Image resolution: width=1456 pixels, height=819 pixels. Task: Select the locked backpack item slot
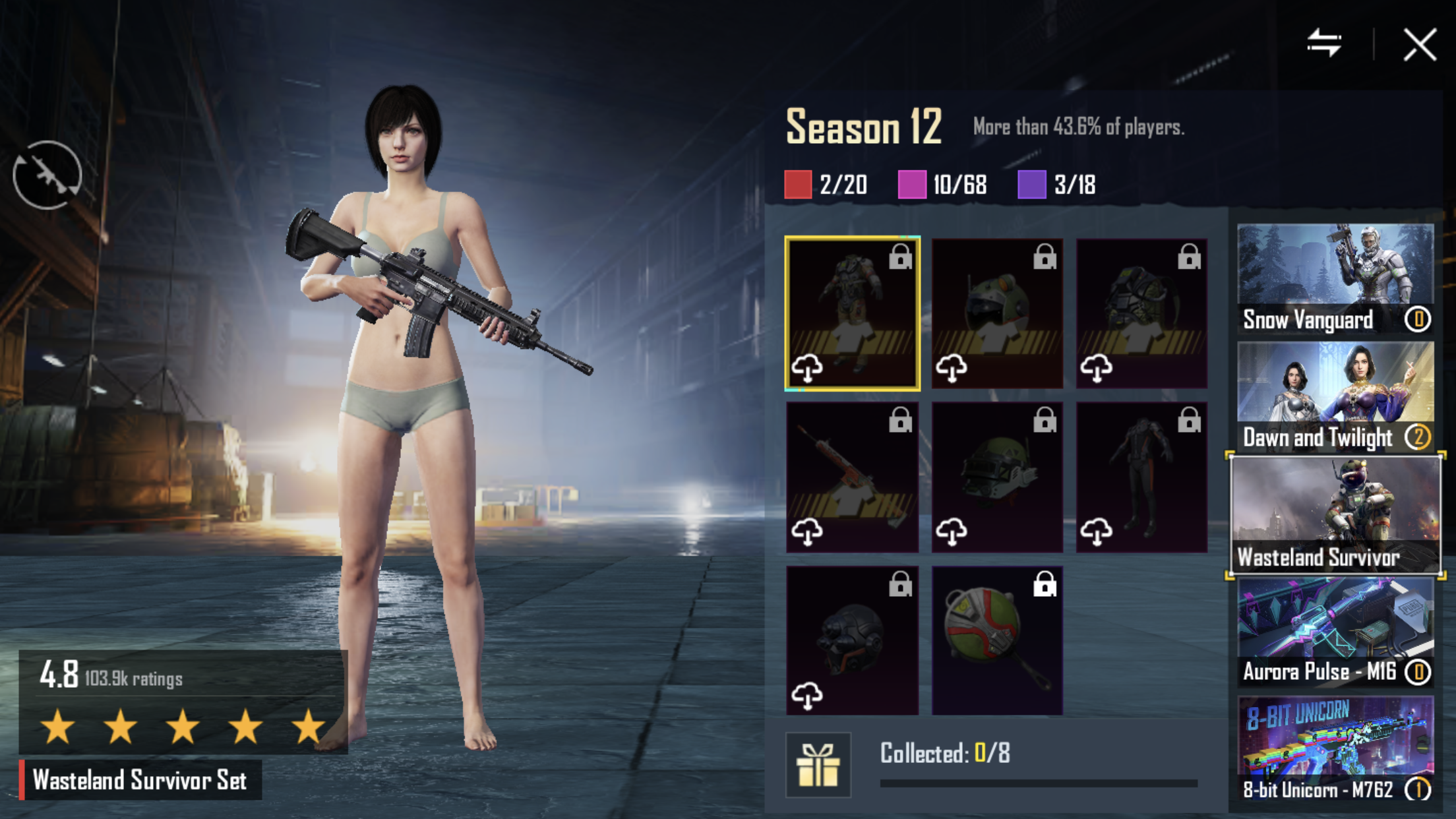click(1141, 313)
